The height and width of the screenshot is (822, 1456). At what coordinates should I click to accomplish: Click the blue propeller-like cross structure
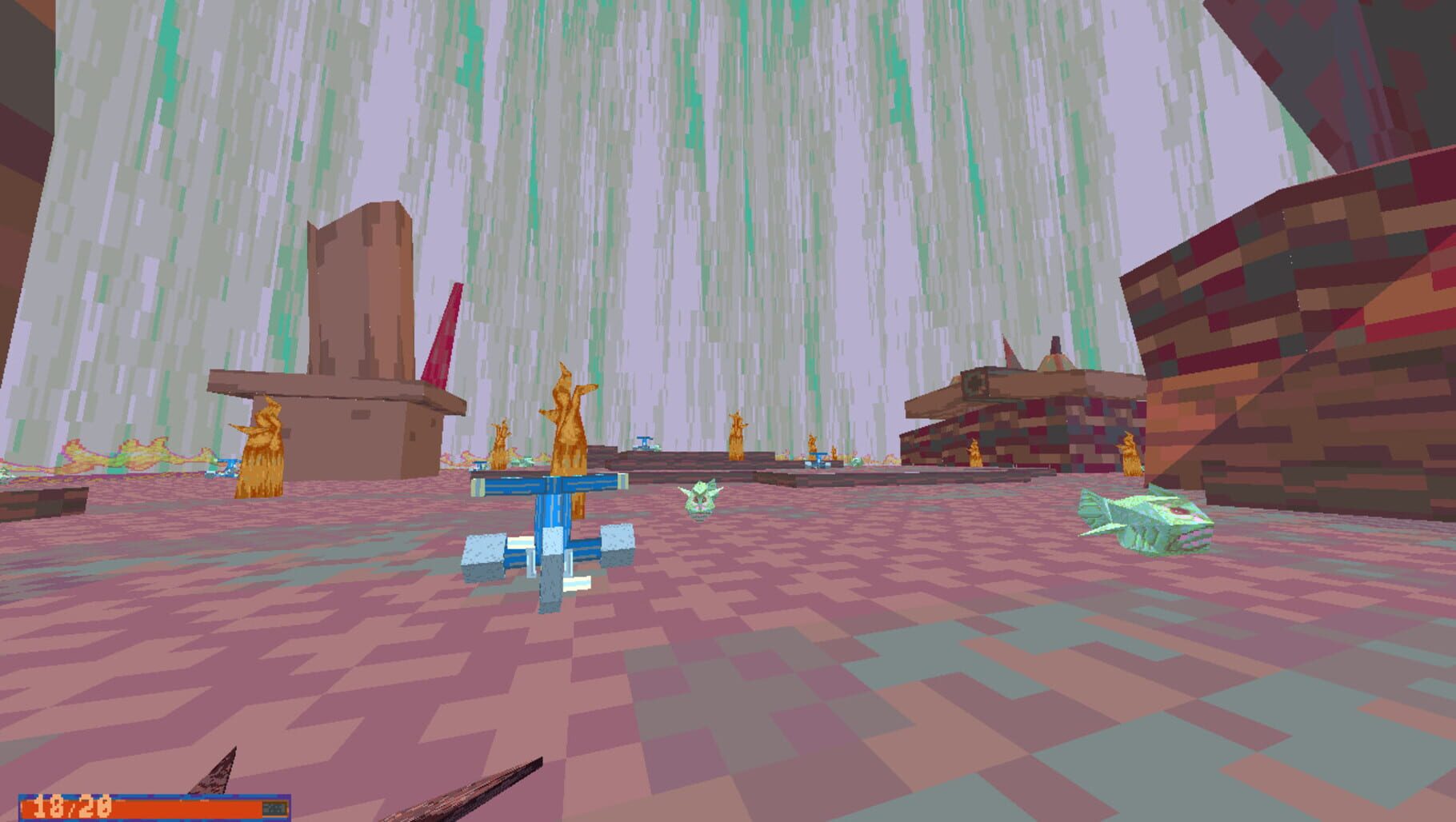[552, 528]
